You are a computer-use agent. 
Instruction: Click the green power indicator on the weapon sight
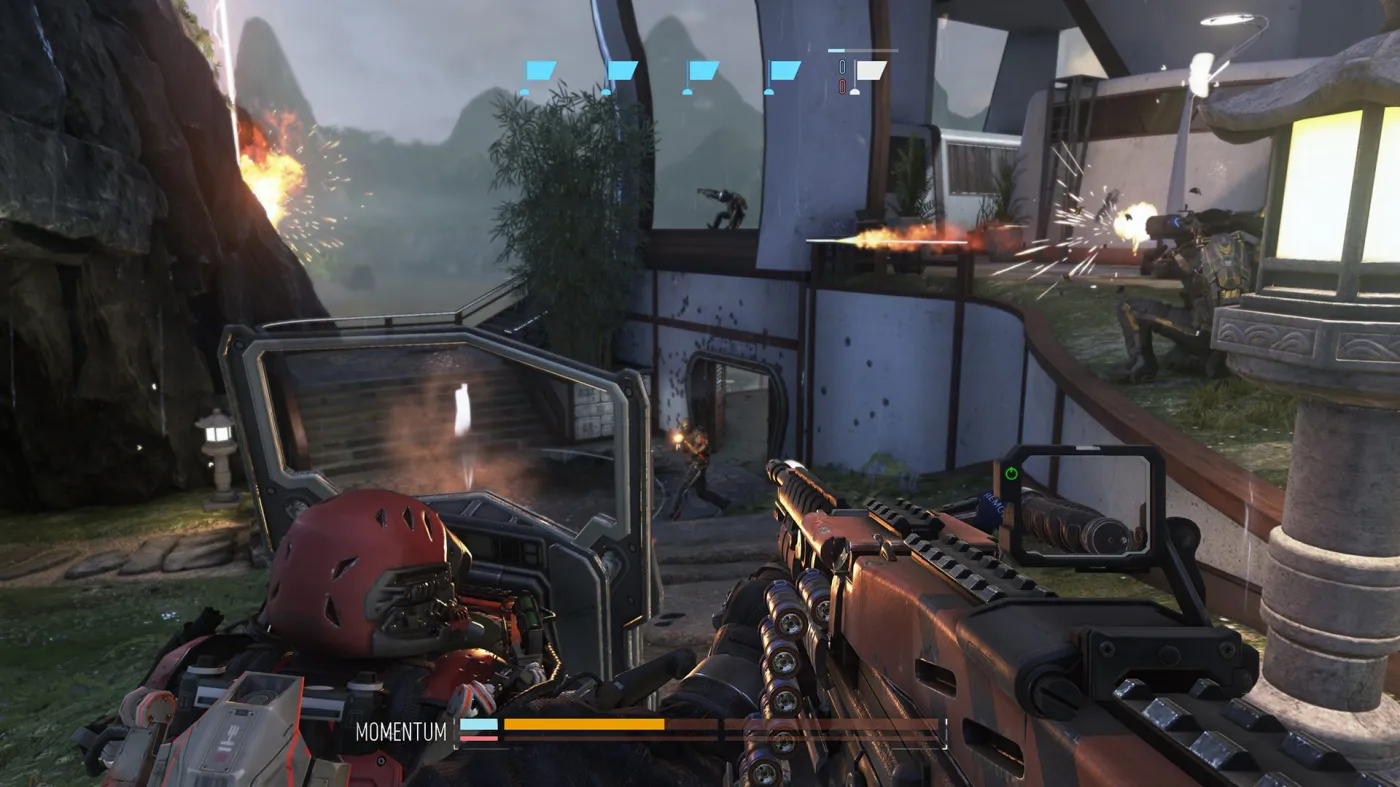click(x=1010, y=473)
